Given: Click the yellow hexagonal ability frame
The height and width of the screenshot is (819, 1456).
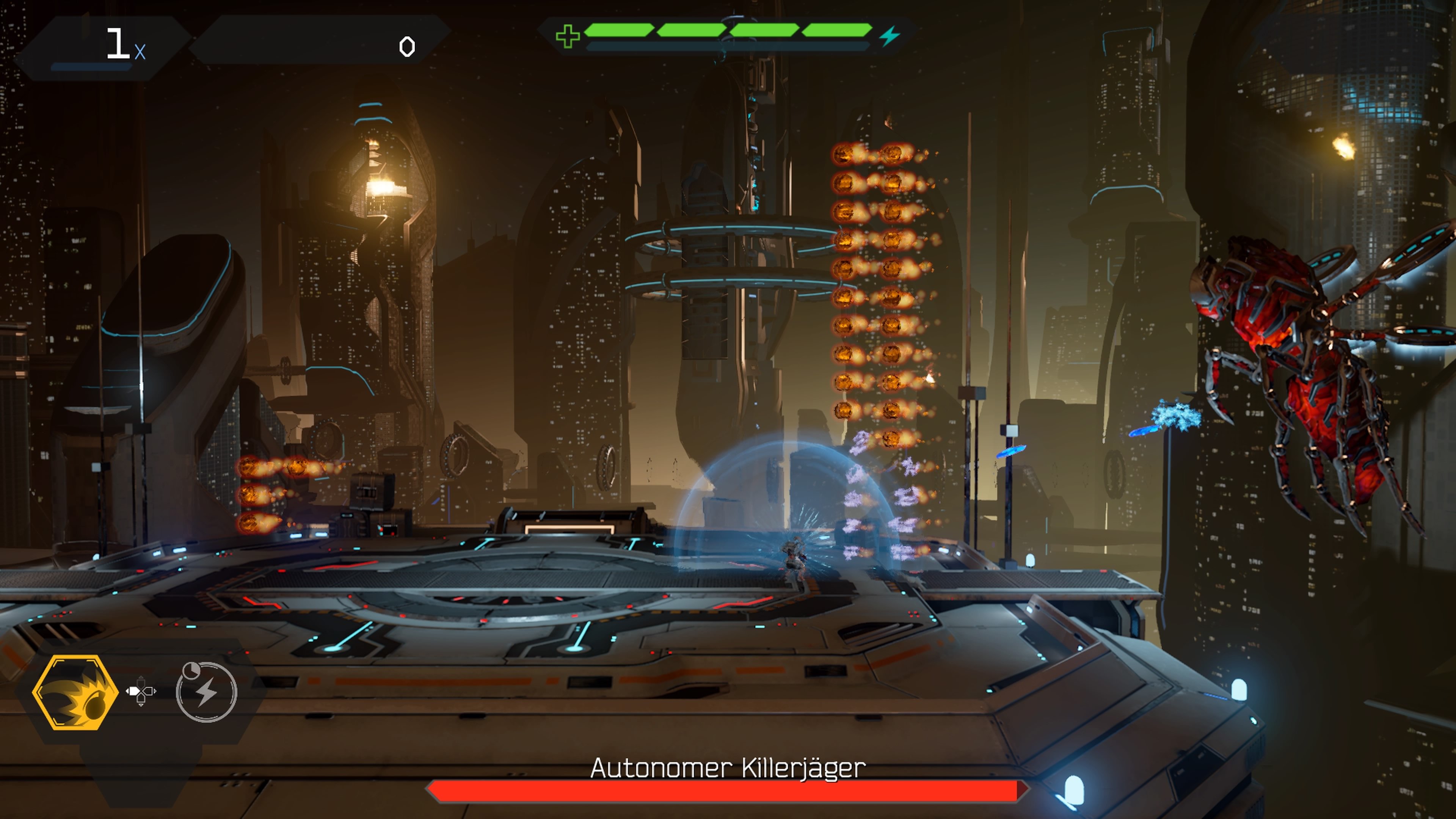Looking at the screenshot, I should click(76, 692).
